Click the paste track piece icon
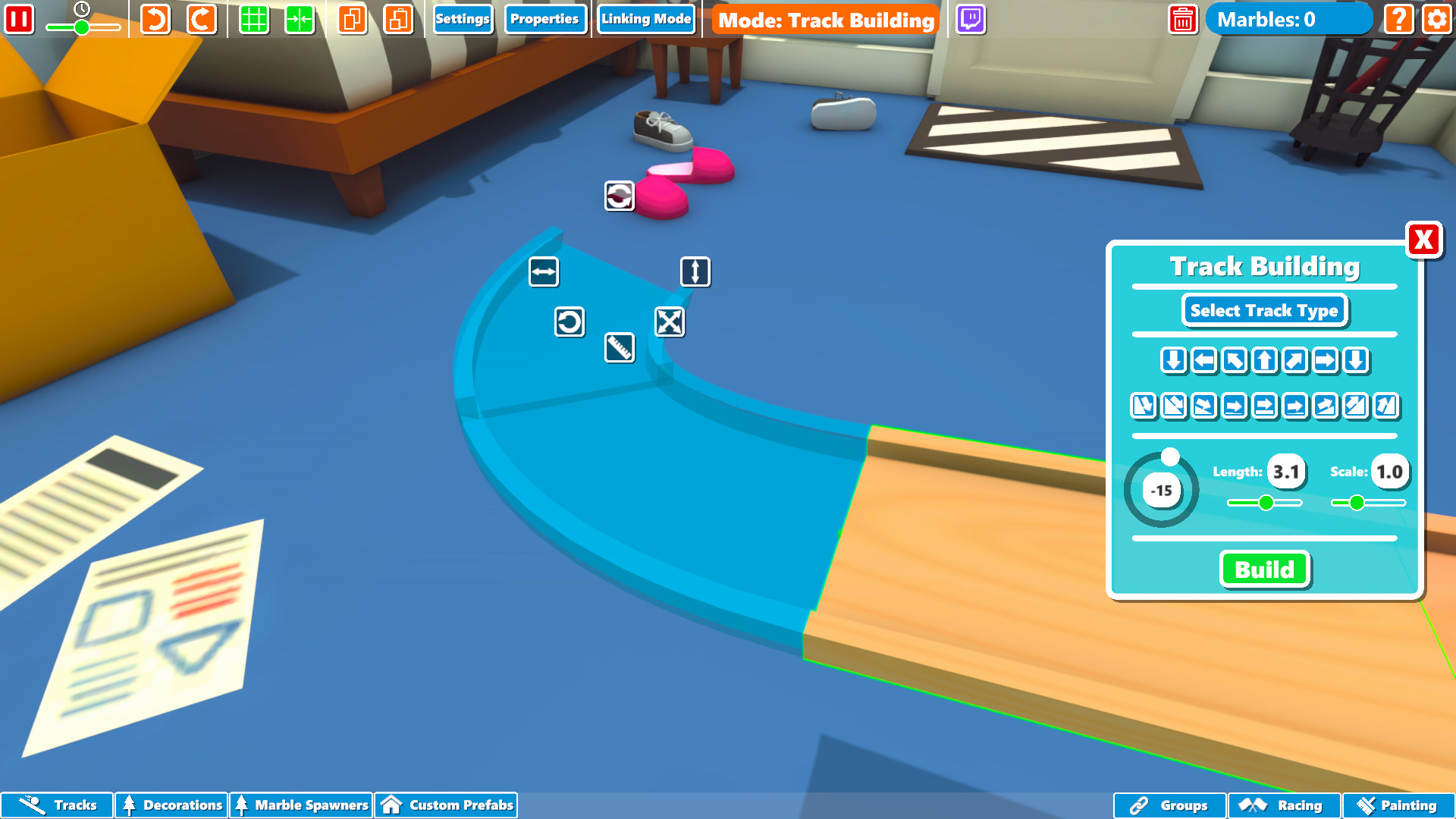The width and height of the screenshot is (1456, 819). click(400, 19)
